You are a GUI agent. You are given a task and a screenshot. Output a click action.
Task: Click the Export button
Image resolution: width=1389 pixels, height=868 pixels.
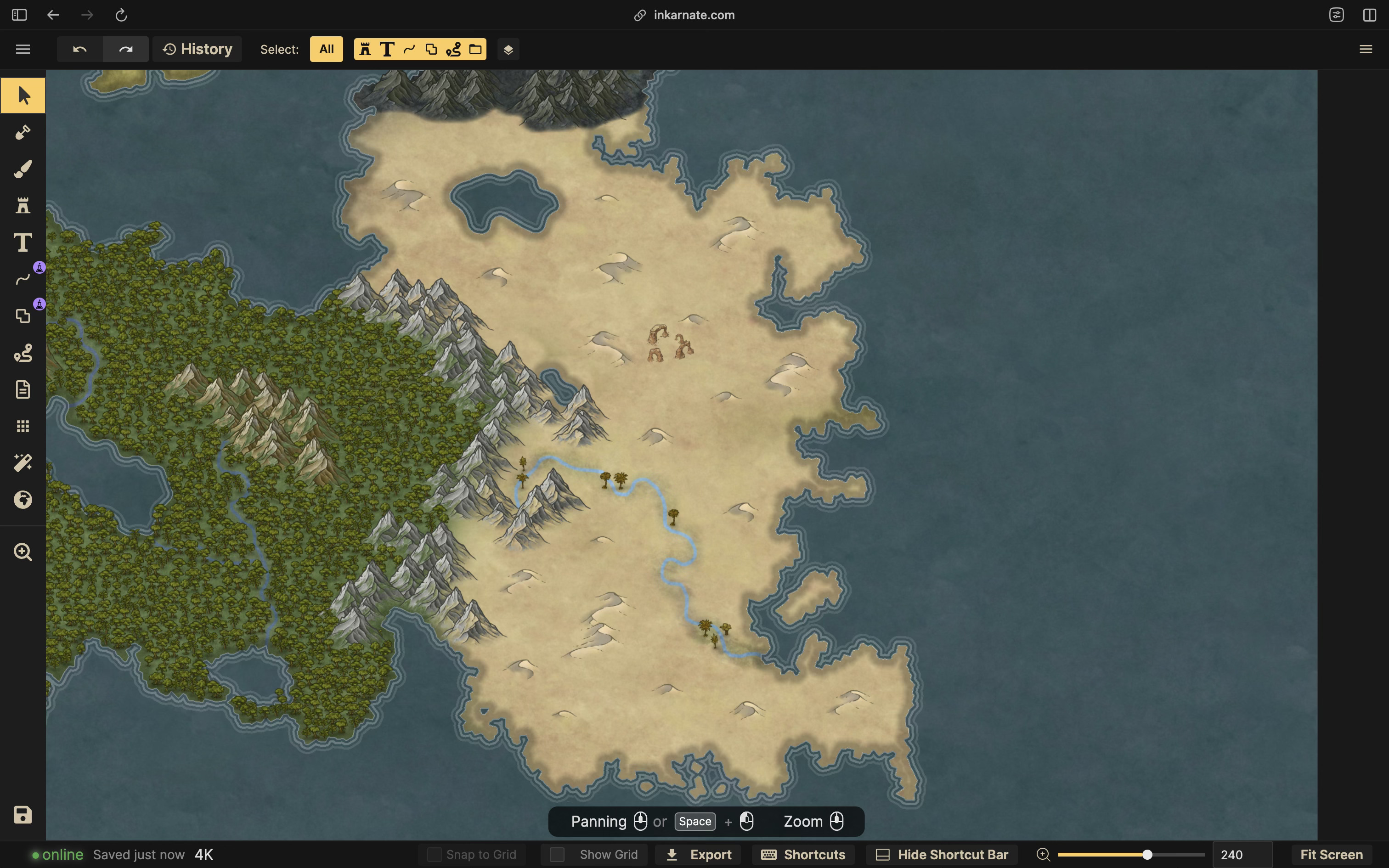(697, 854)
